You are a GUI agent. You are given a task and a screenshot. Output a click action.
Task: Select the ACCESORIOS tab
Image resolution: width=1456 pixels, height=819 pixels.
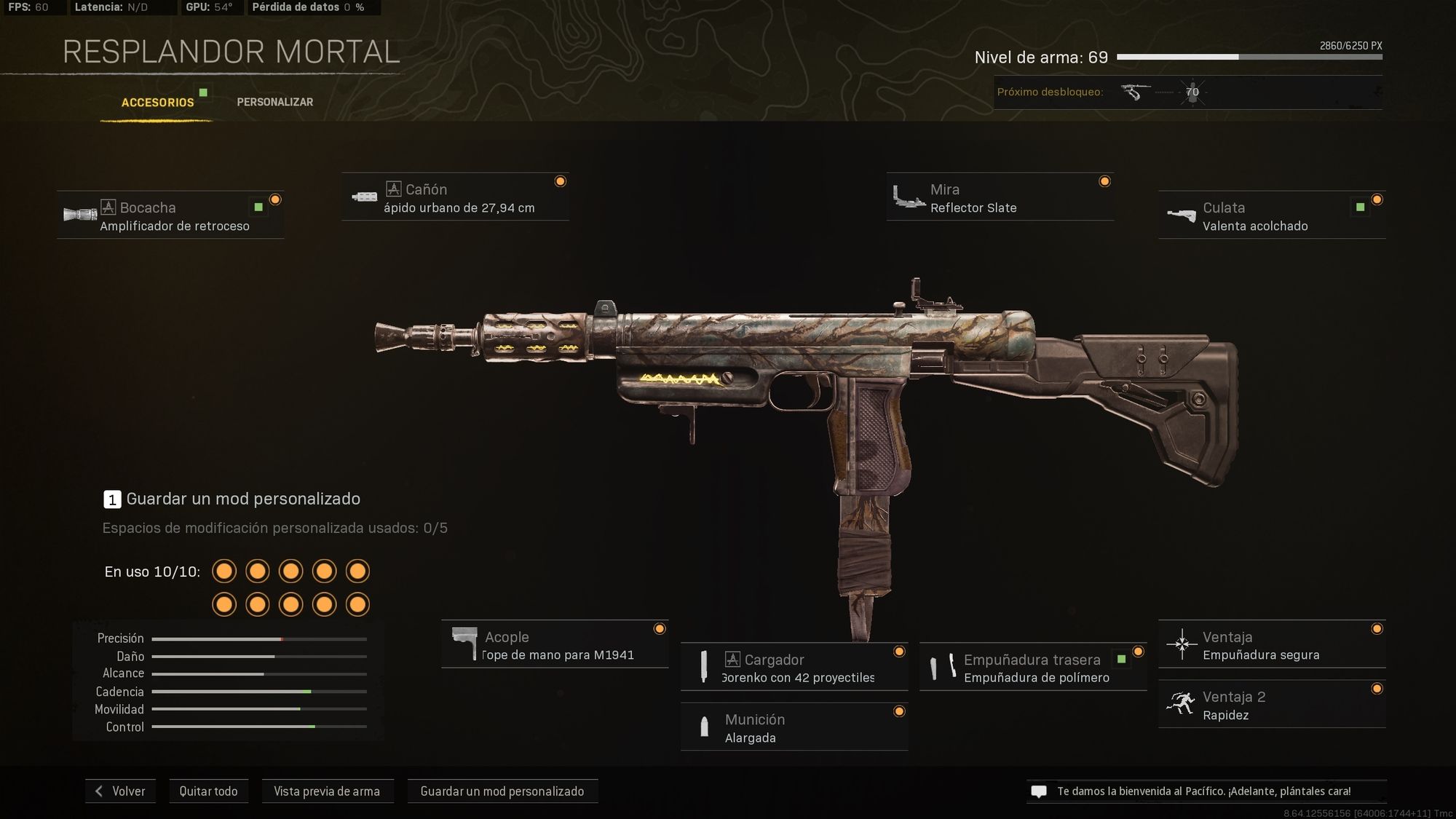tap(157, 102)
